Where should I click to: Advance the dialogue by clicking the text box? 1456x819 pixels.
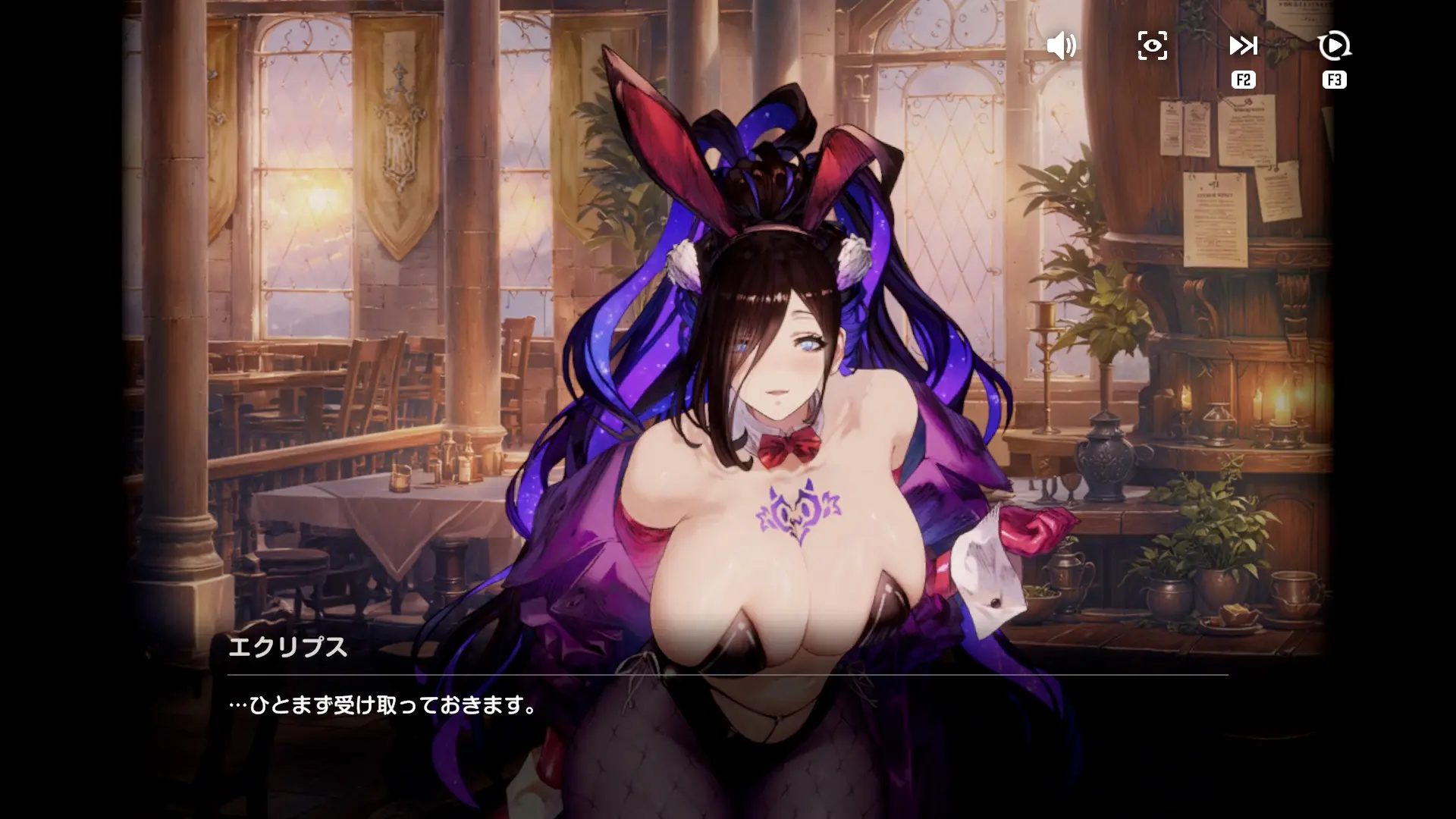tap(726, 706)
